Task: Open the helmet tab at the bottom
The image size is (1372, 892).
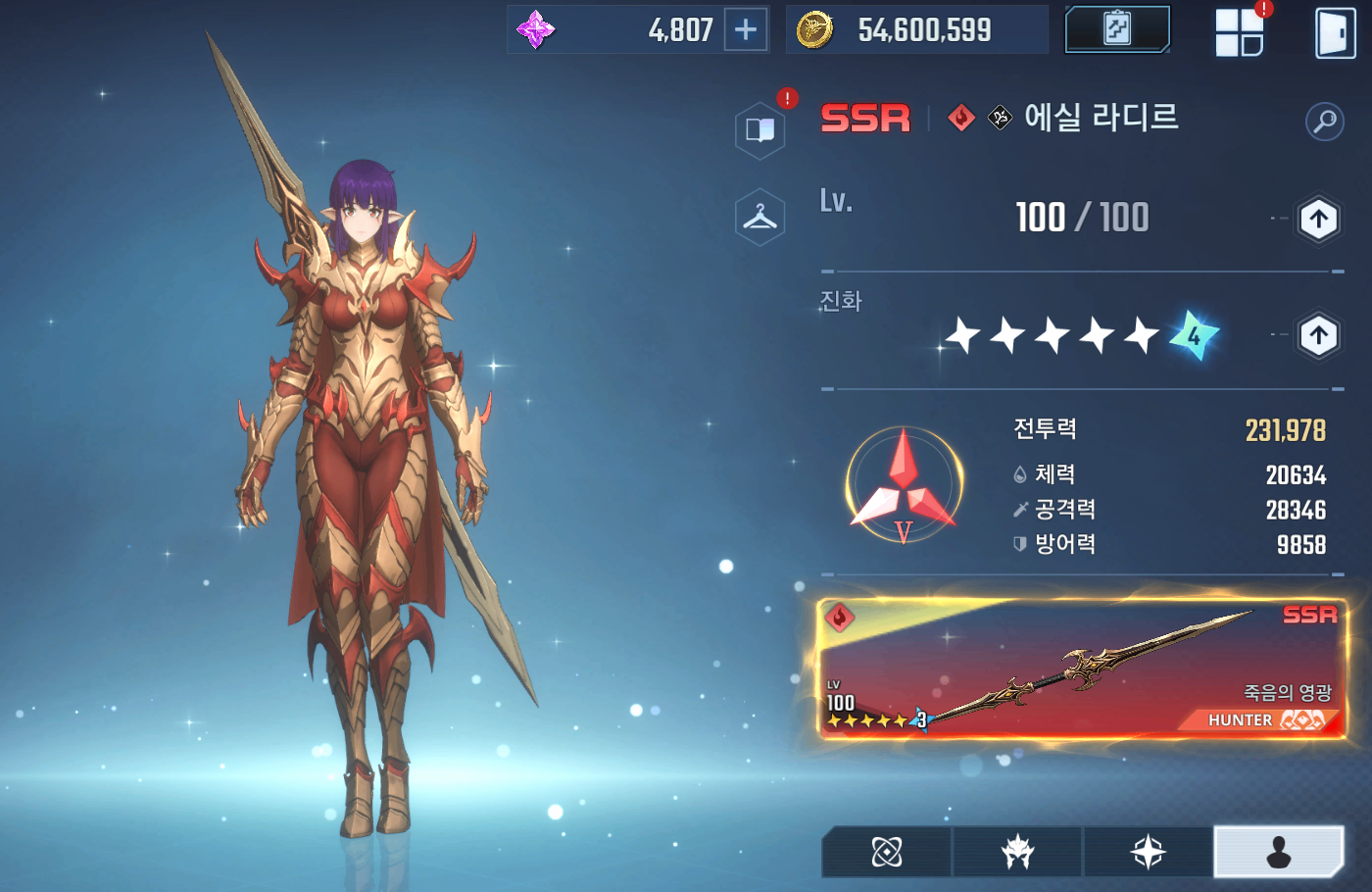Action: click(1017, 852)
